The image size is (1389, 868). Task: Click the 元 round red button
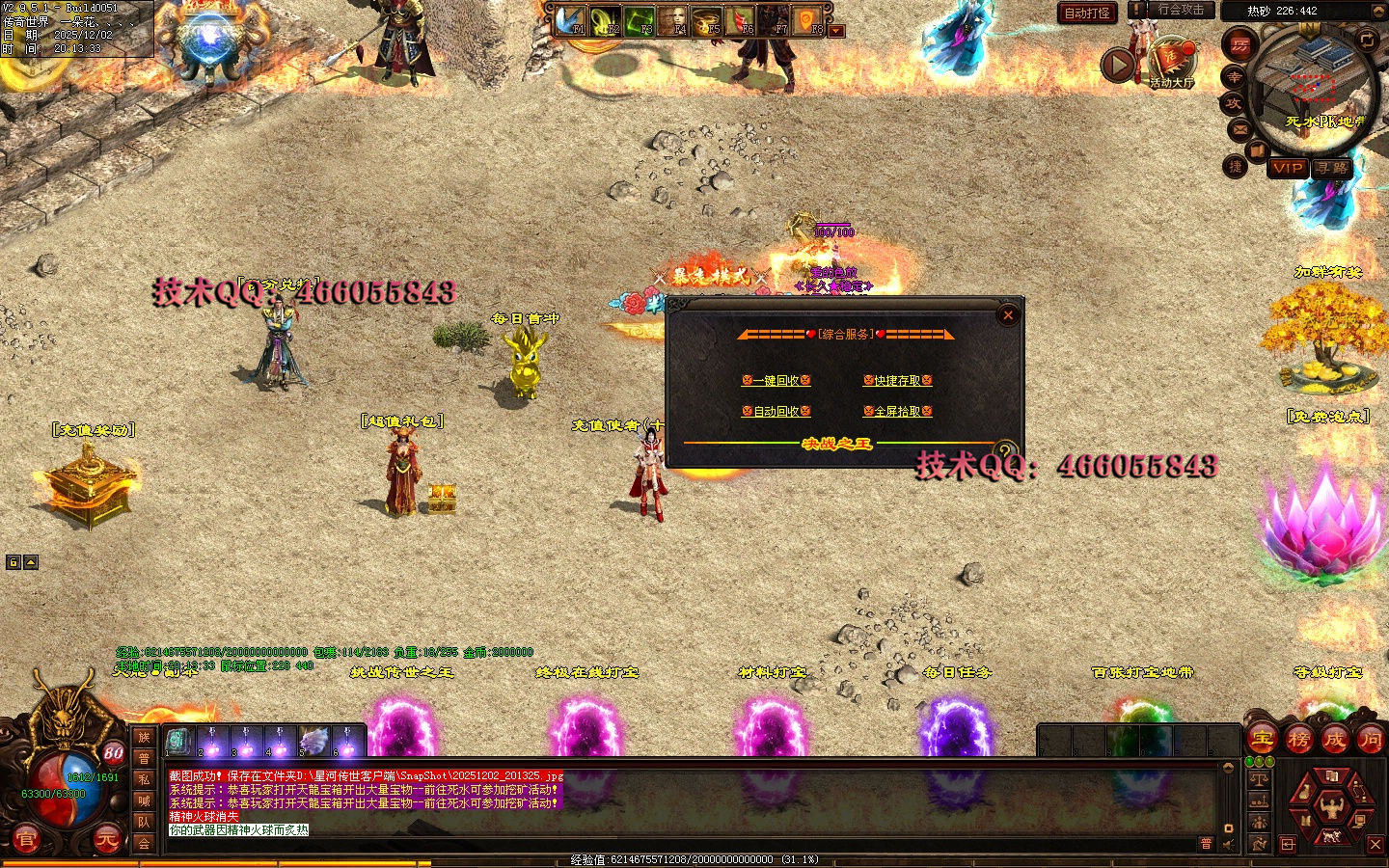[106, 840]
